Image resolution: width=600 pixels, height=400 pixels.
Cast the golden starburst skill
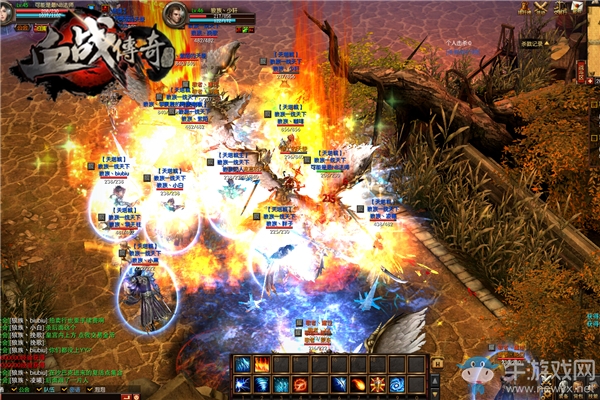click(x=378, y=385)
